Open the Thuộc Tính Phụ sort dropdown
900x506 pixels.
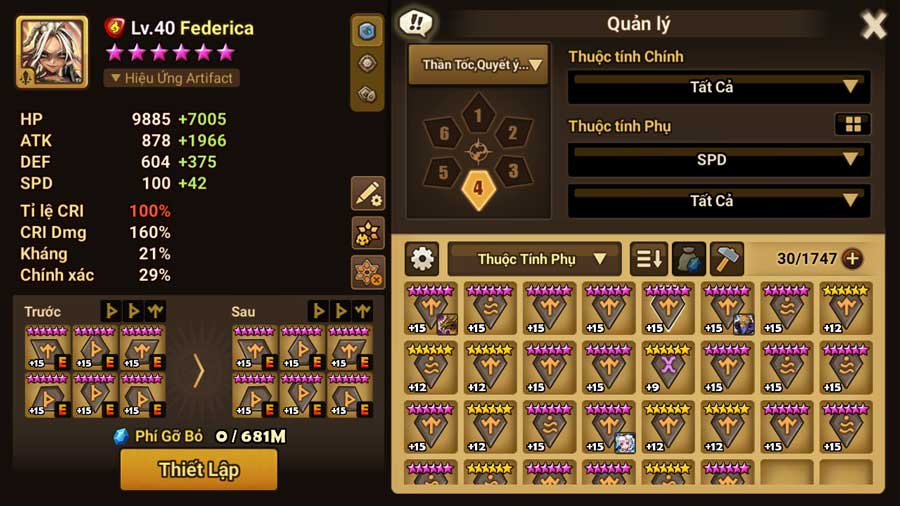click(535, 259)
